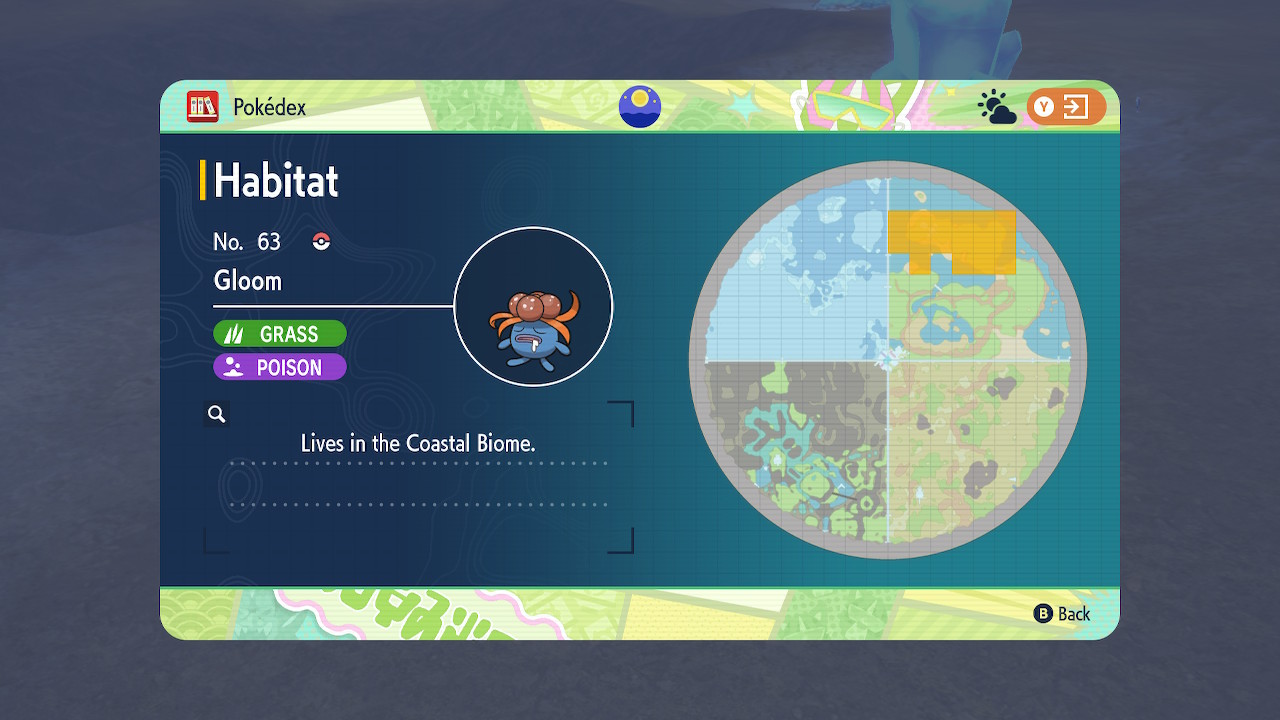Select the GRASS type badge
The image size is (1280, 720).
280,334
